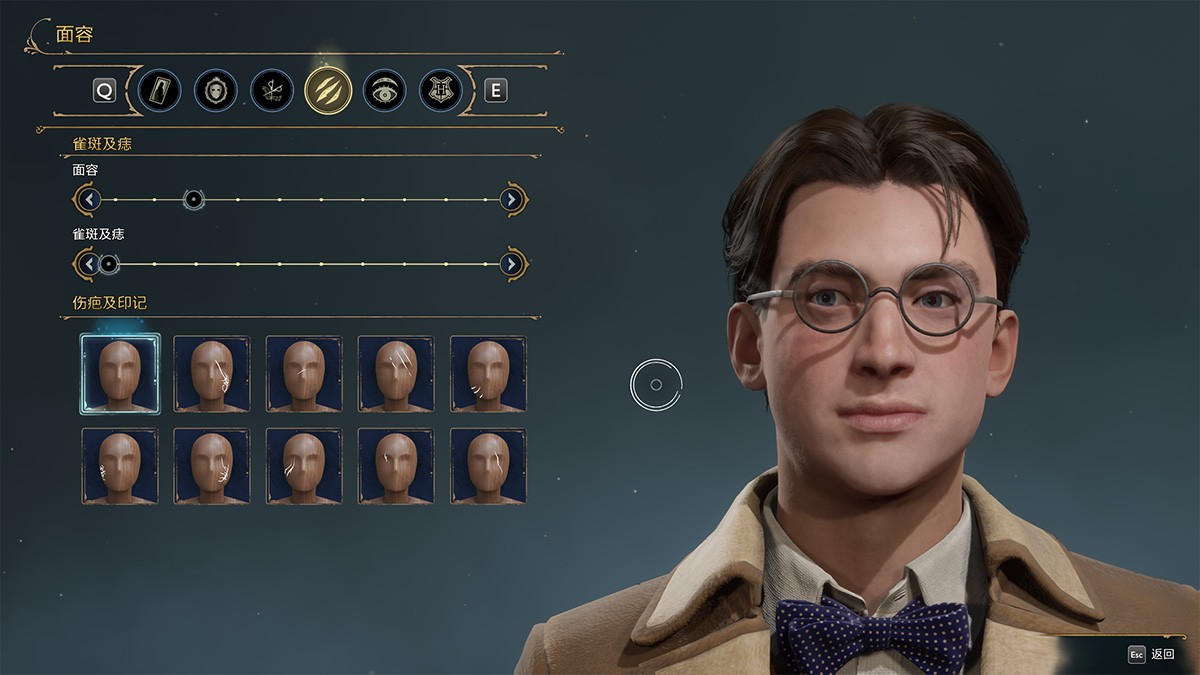This screenshot has width=1200, height=675.
Task: Switch to the face mask tab
Action: point(216,91)
